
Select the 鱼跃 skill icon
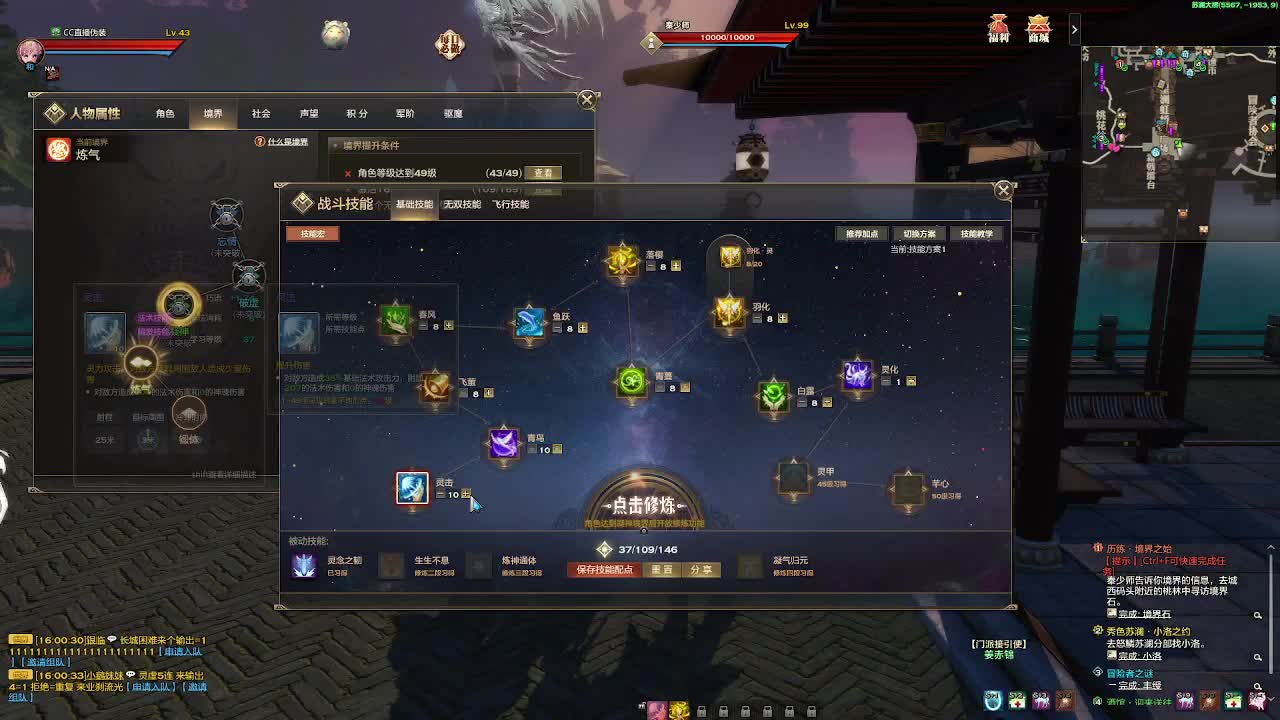[531, 322]
